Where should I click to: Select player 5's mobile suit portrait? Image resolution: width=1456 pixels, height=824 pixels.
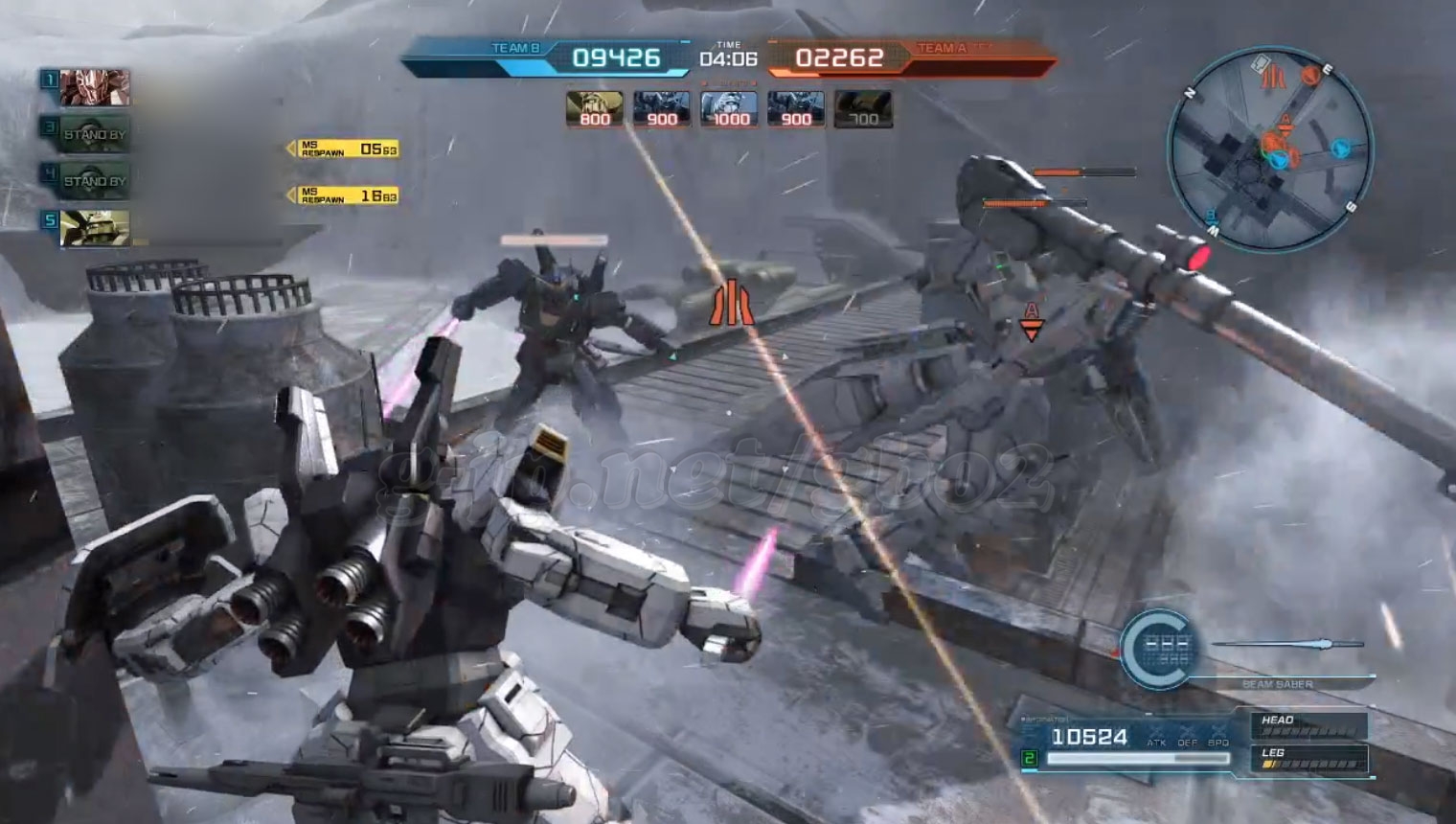94,227
